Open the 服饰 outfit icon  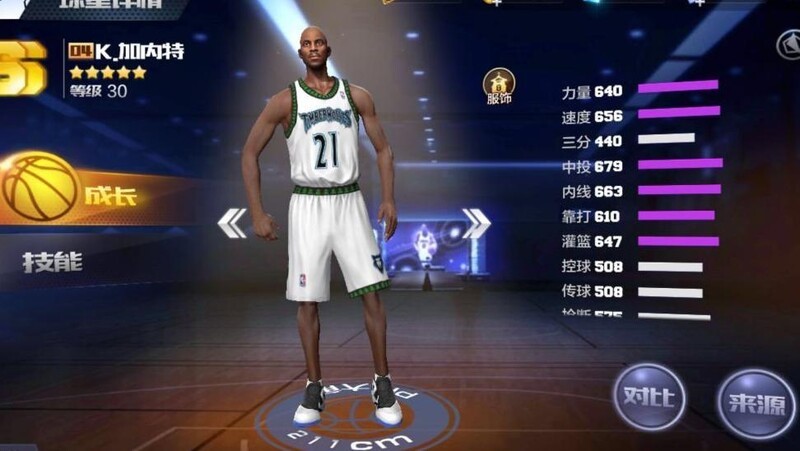tap(498, 86)
